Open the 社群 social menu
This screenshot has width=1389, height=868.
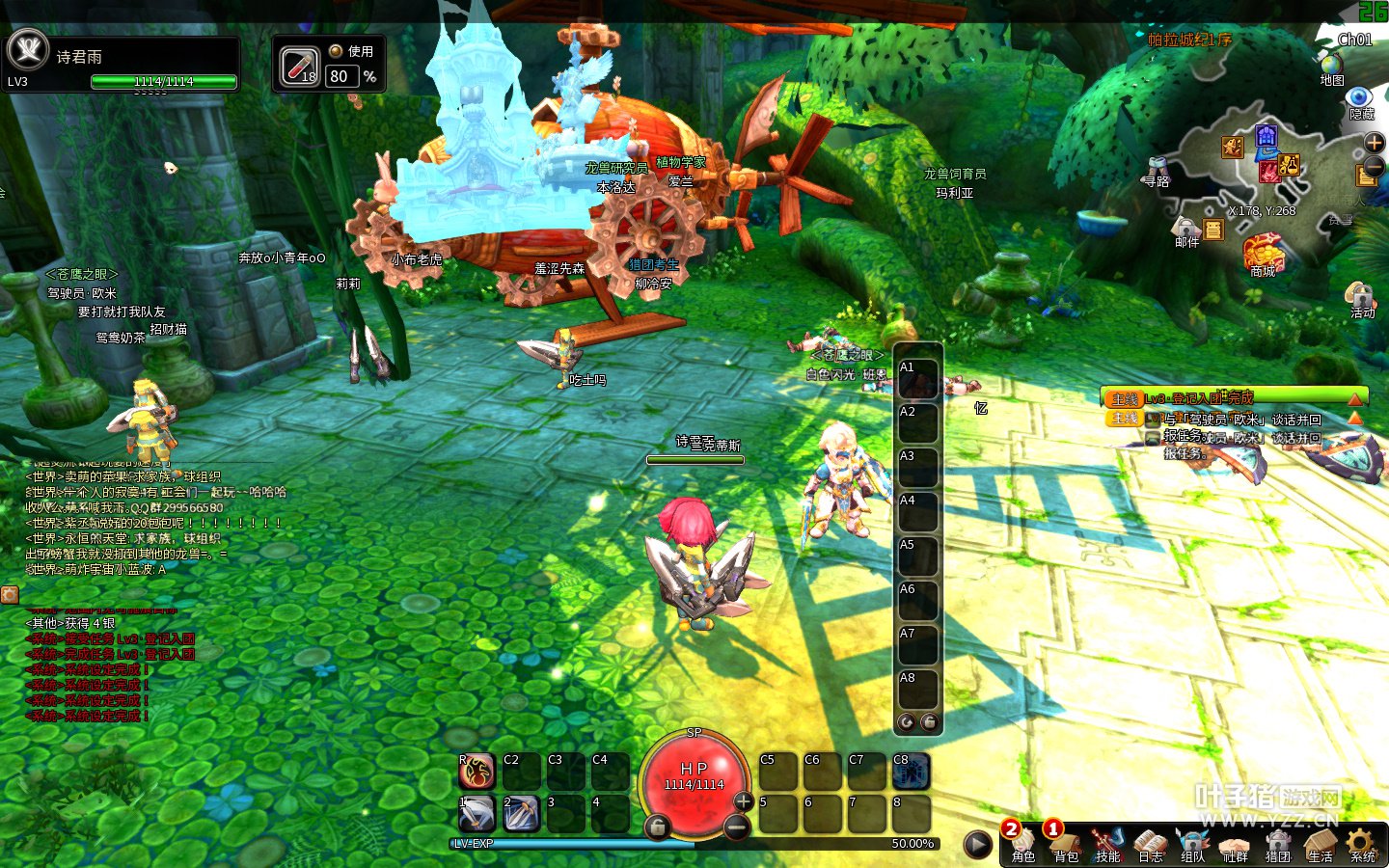coord(1235,842)
